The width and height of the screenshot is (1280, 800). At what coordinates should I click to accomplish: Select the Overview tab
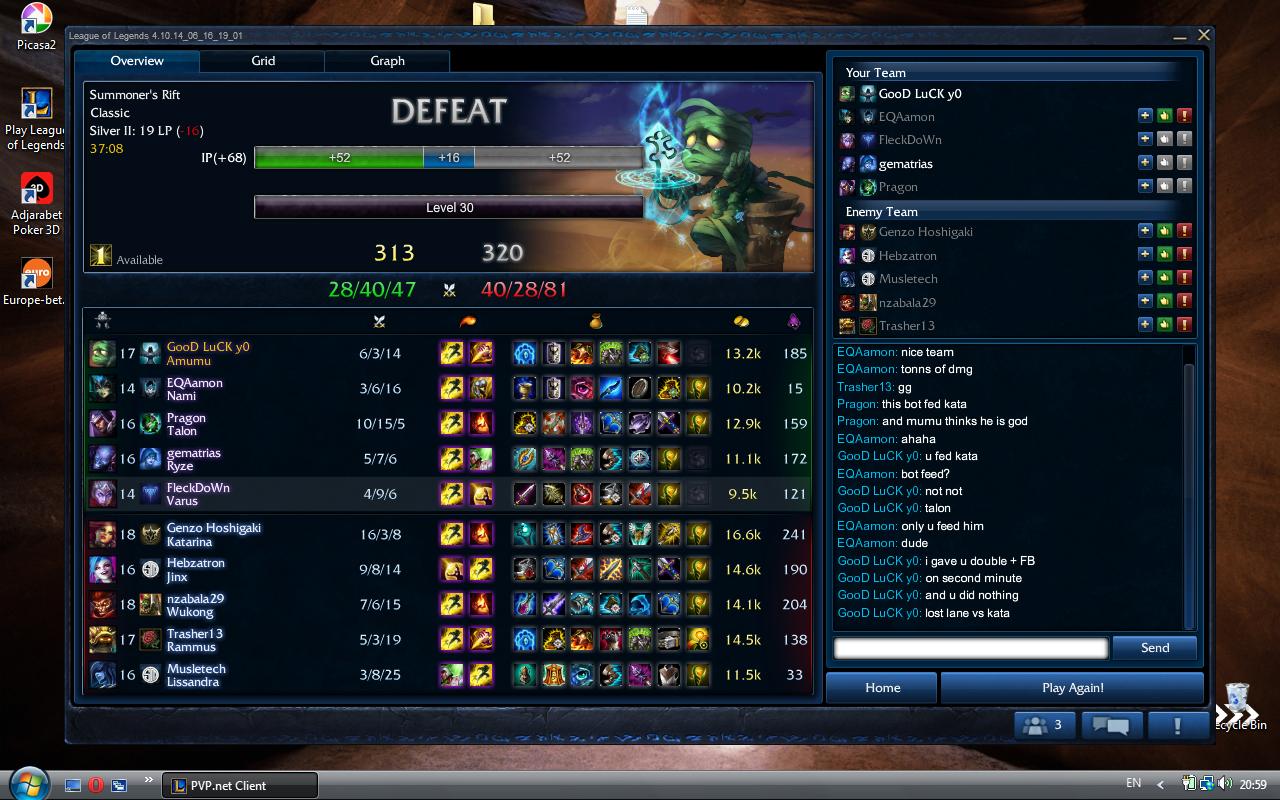pyautogui.click(x=137, y=61)
